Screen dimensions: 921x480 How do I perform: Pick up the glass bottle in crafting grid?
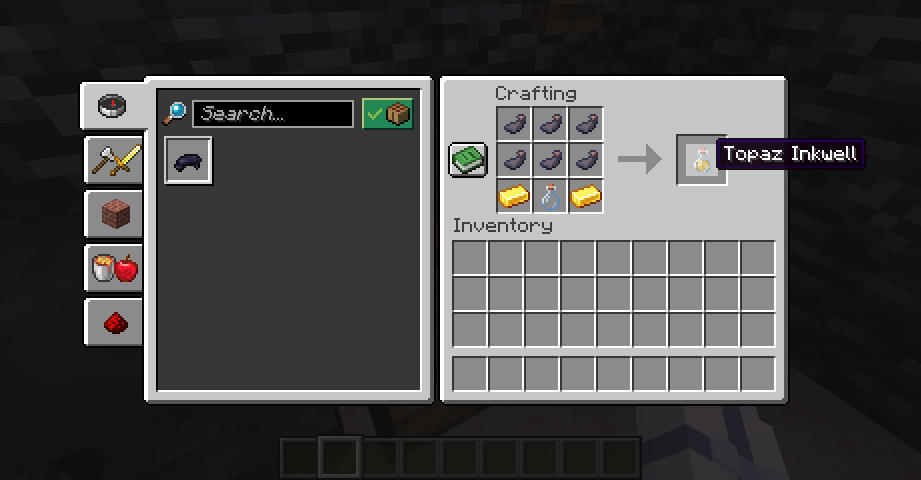coord(549,196)
